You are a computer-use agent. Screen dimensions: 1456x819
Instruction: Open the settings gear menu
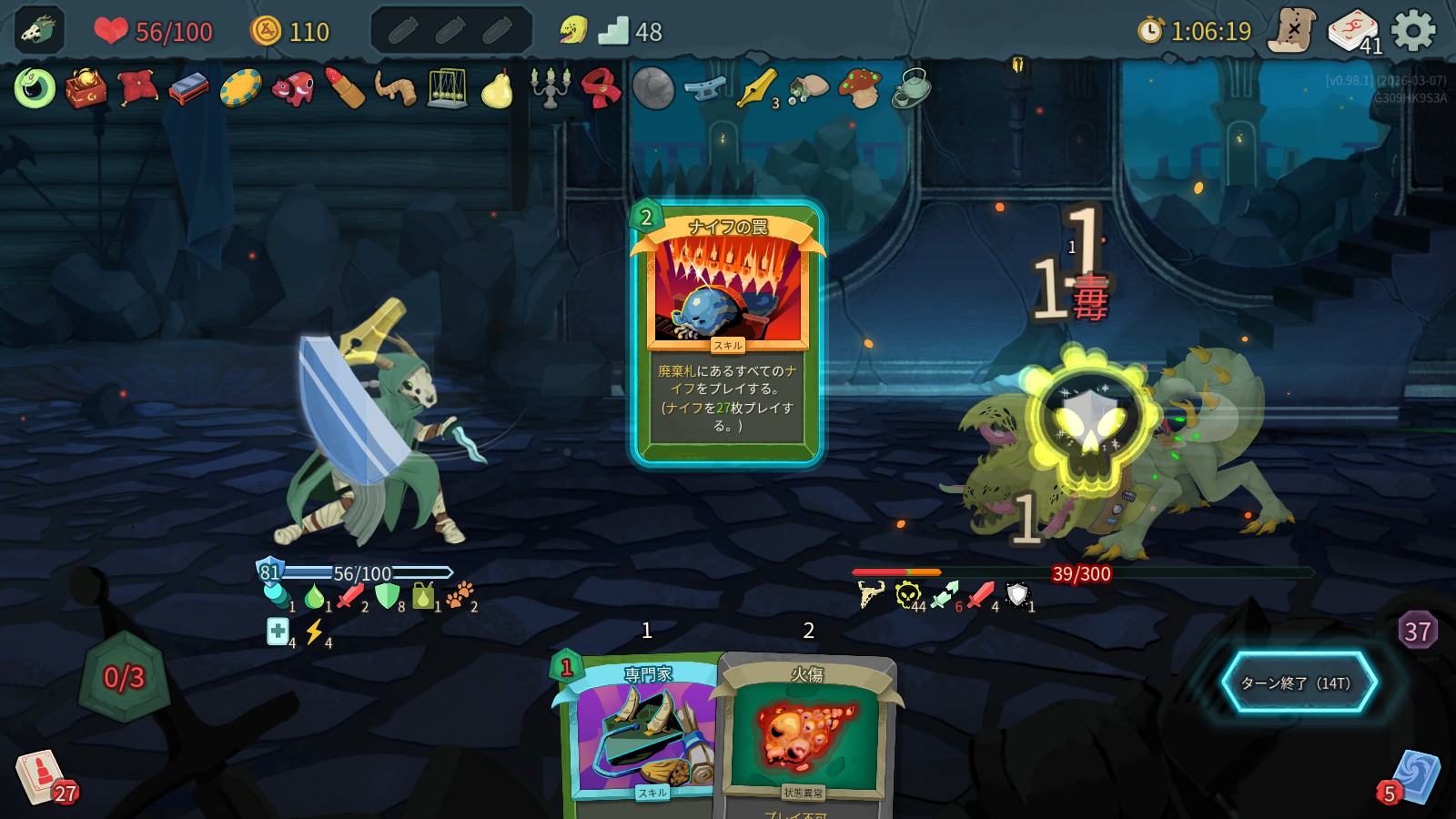coord(1413,31)
